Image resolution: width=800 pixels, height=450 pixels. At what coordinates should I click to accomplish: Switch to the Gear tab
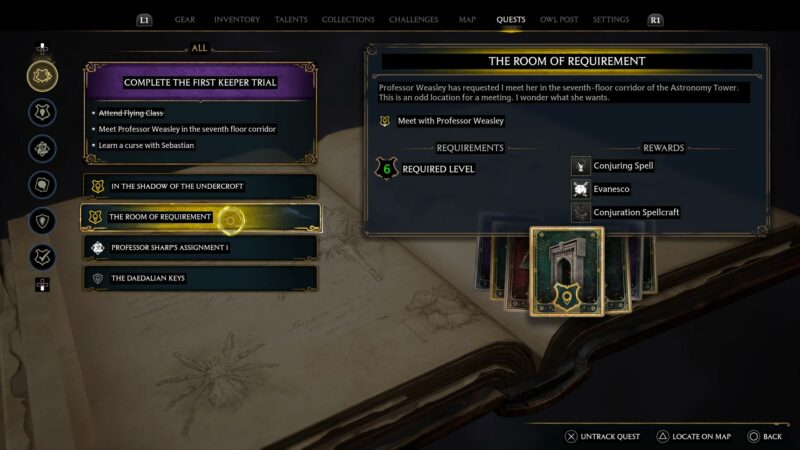(185, 19)
